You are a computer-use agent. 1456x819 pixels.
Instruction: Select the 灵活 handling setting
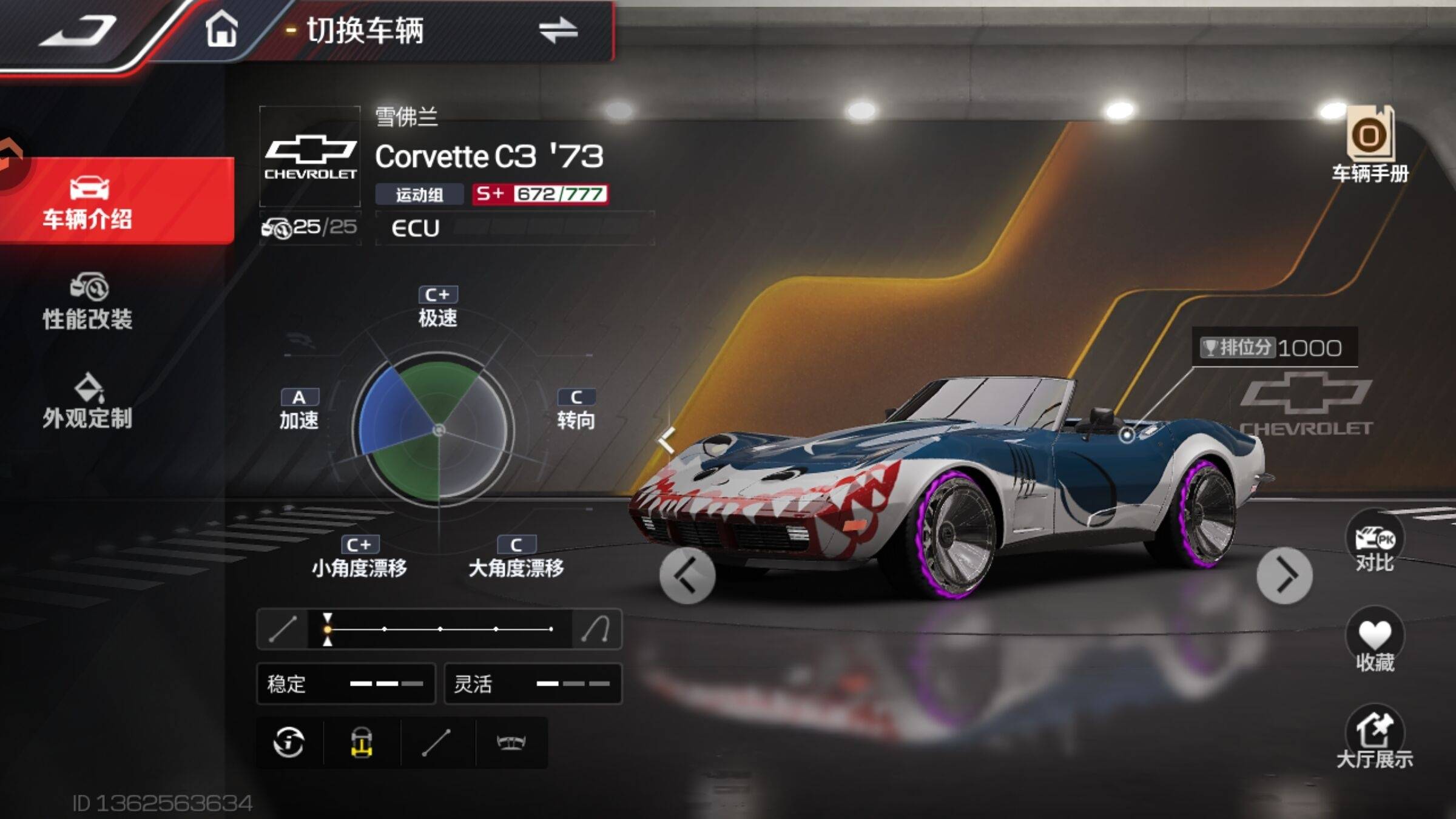(533, 684)
